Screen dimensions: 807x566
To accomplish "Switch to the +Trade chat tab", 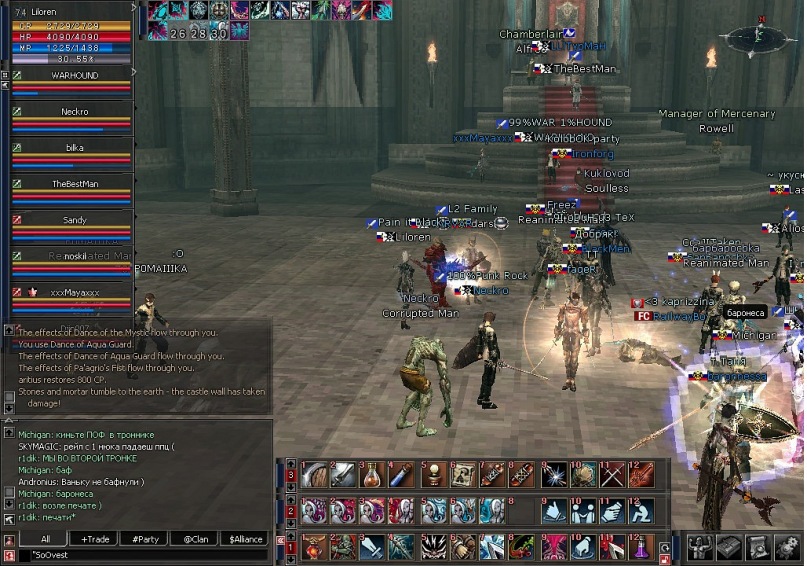I will click(96, 538).
